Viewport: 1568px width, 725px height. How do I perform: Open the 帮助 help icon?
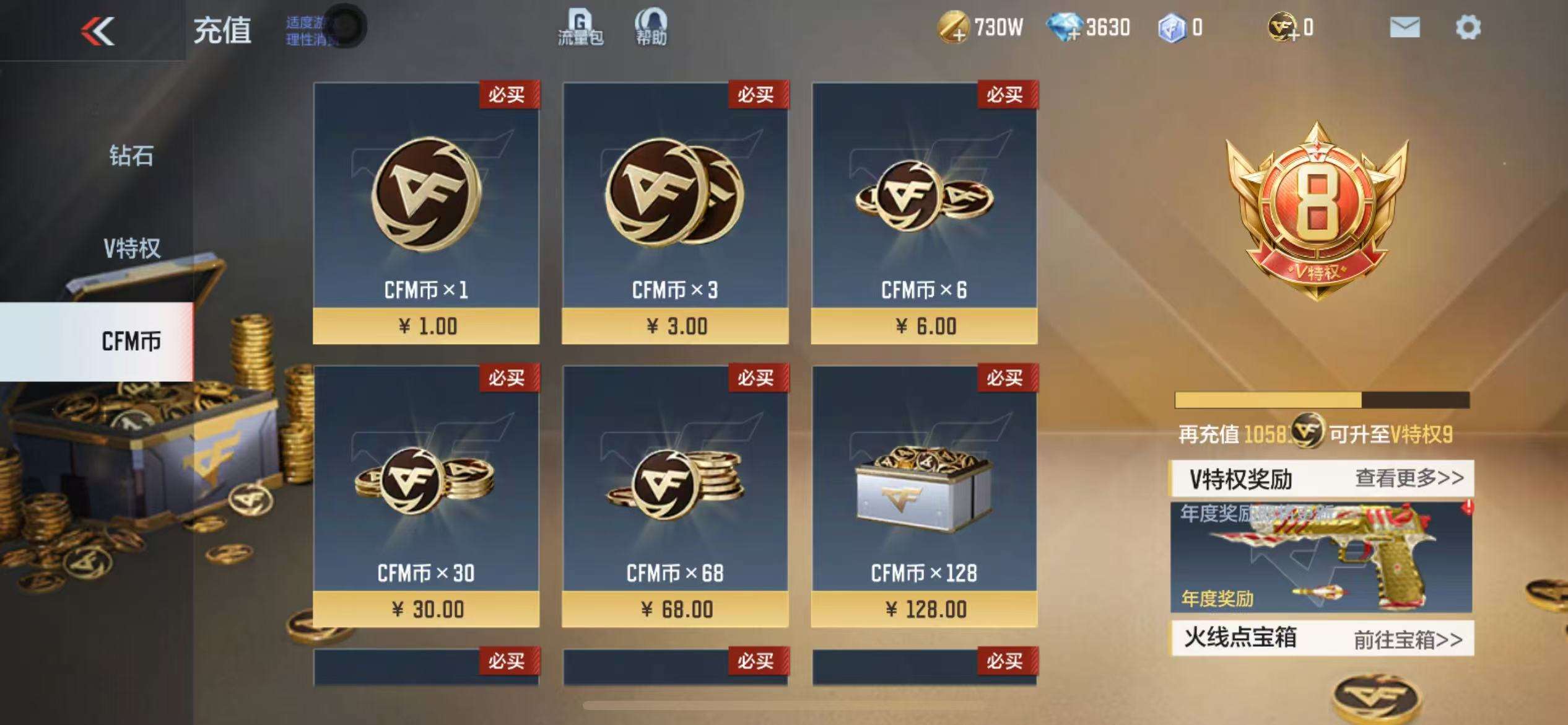coord(651,28)
